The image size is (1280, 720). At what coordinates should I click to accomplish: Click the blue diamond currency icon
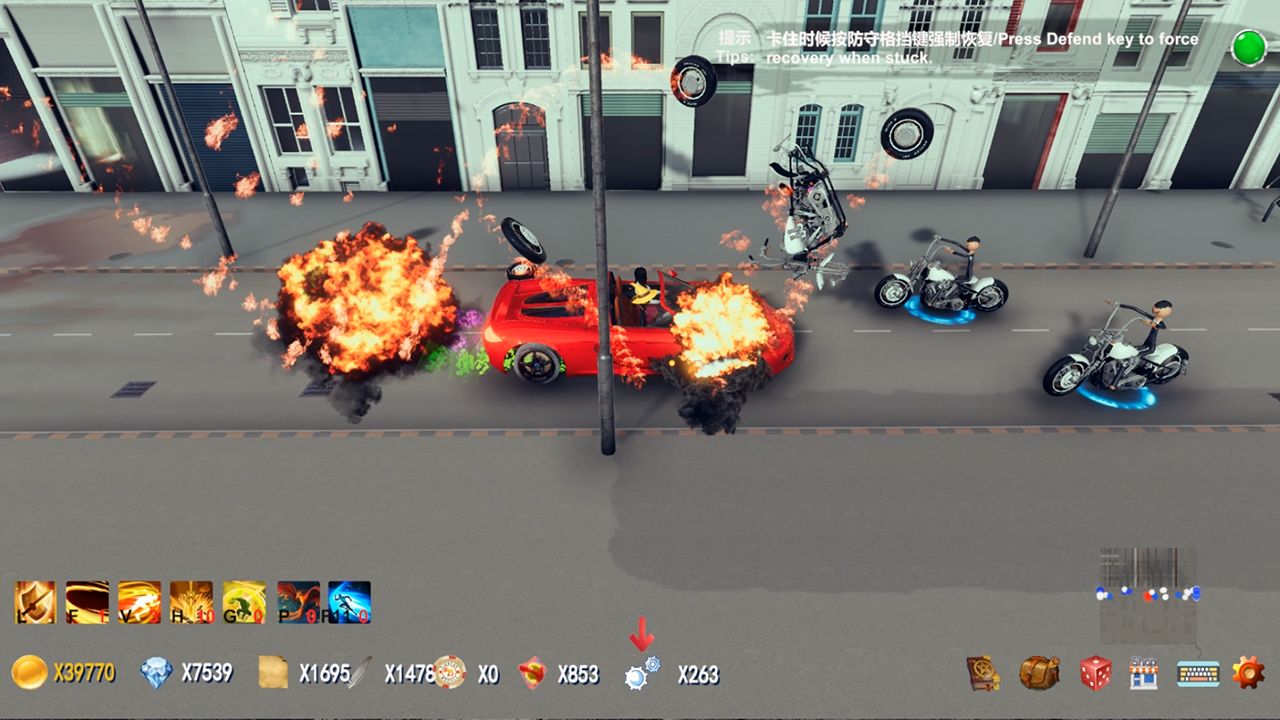click(x=156, y=673)
